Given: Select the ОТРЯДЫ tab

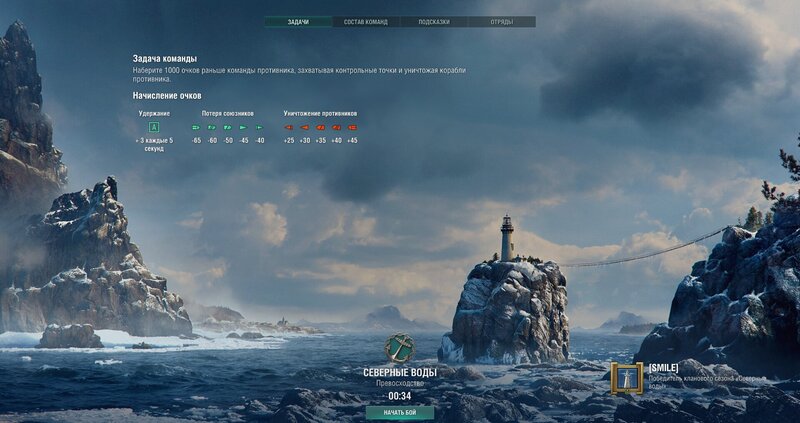Looking at the screenshot, I should 502,21.
